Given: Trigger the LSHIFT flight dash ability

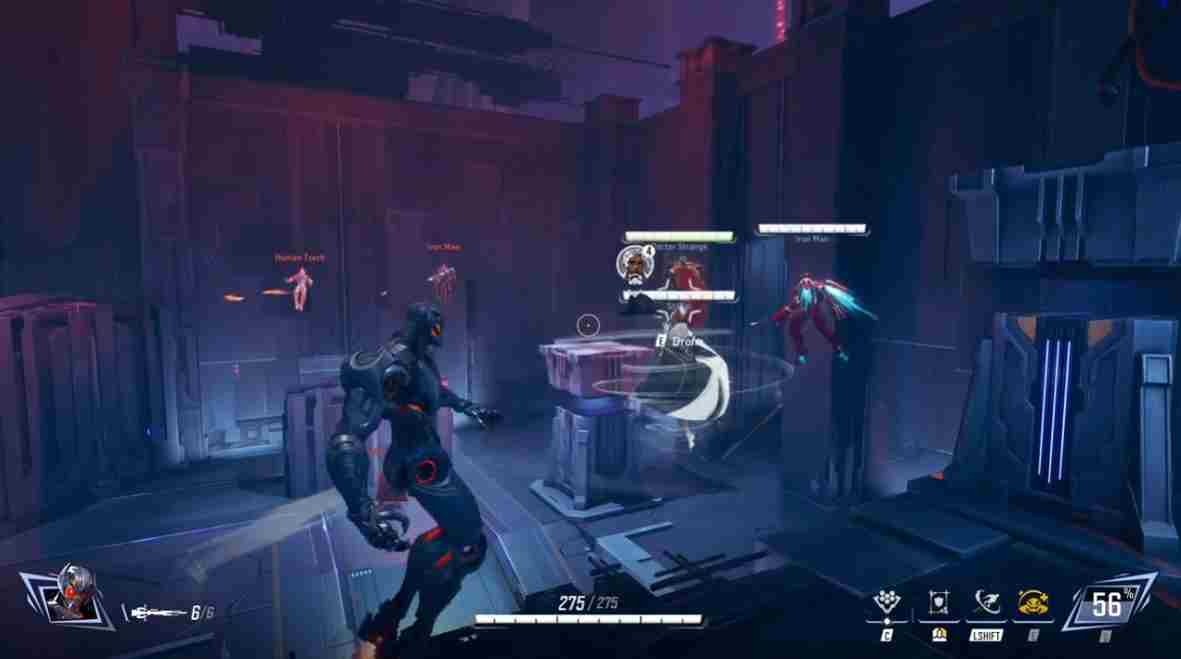Looking at the screenshot, I should [985, 603].
